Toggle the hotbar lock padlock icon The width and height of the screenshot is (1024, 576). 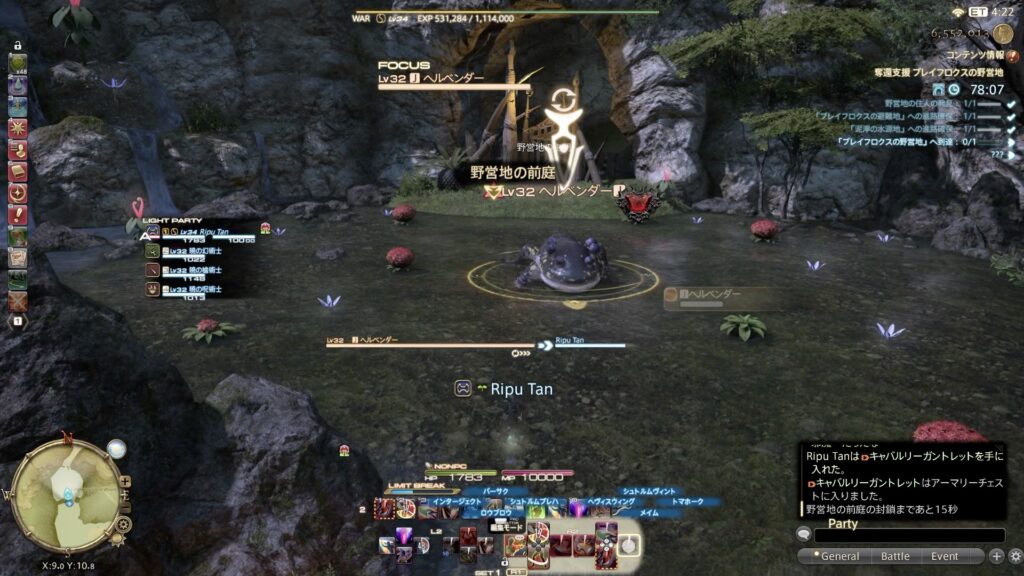[x=18, y=47]
